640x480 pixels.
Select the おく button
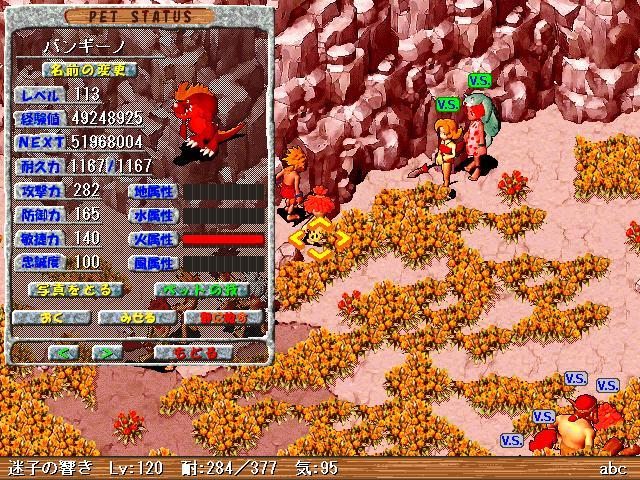53,318
